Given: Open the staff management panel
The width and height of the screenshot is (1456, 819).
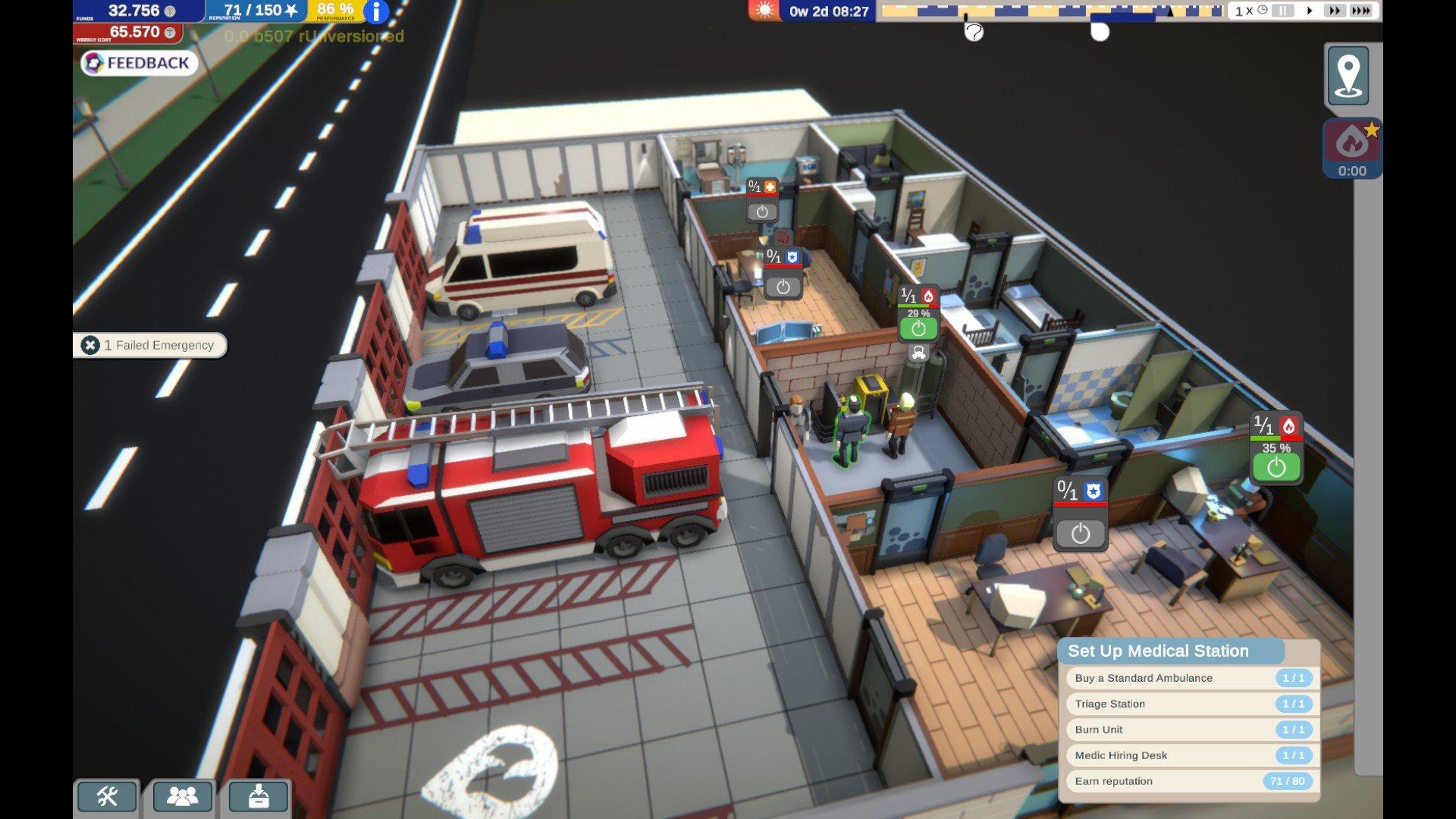Looking at the screenshot, I should [x=182, y=796].
